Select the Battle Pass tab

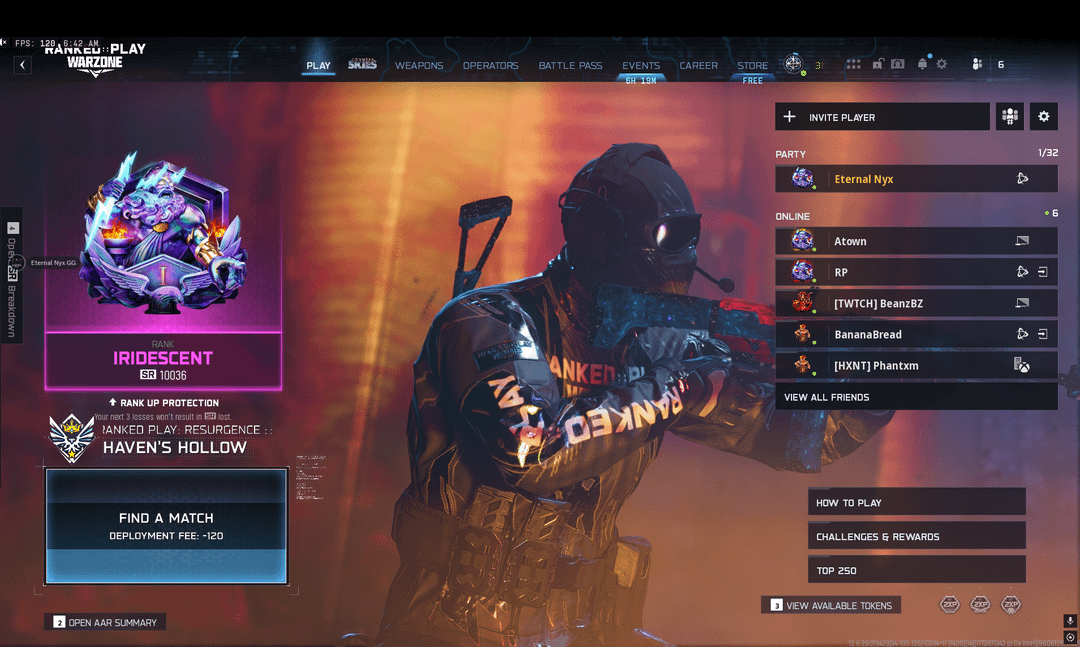coord(570,66)
